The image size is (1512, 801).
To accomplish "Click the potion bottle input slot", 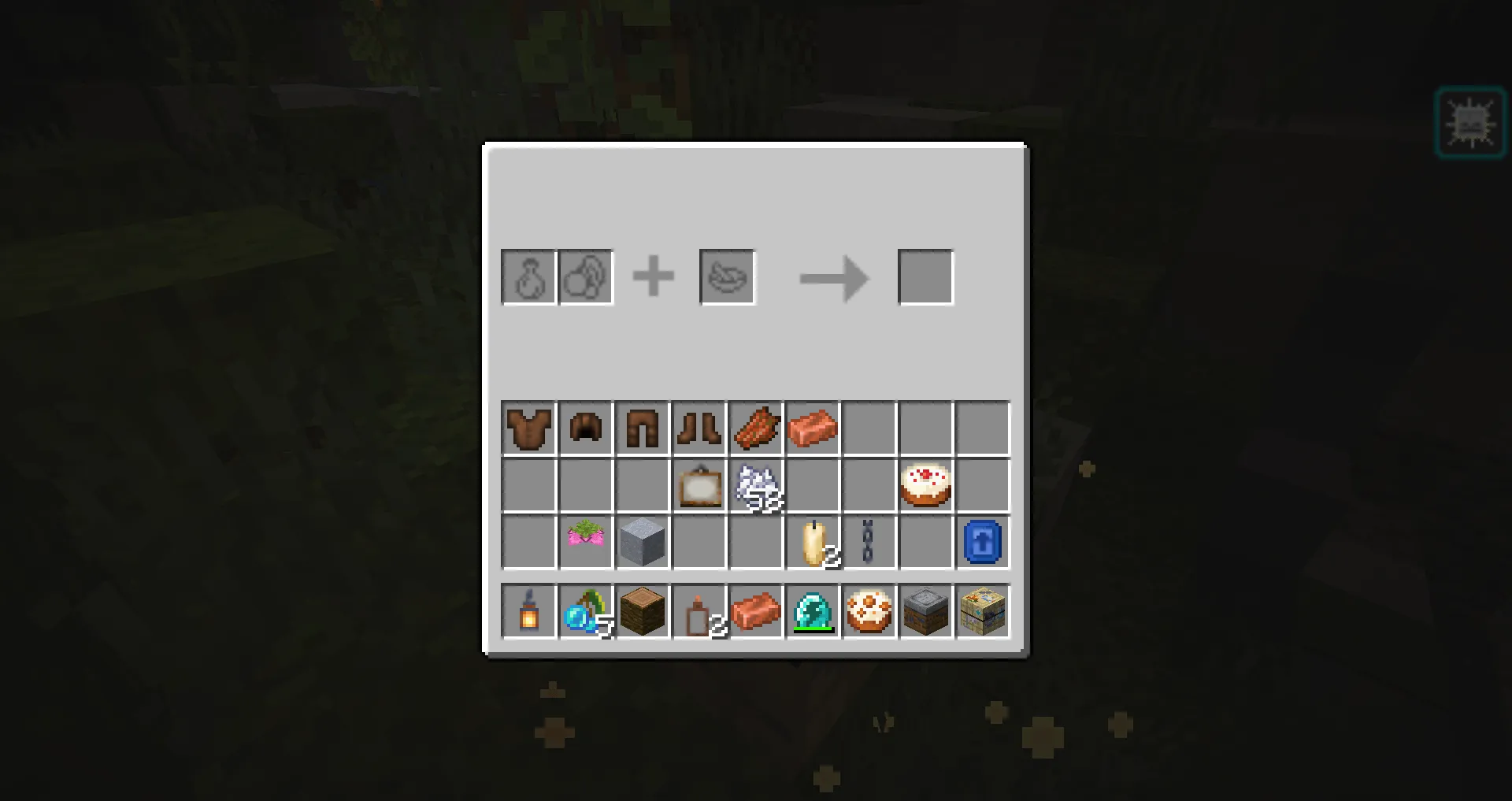I will click(x=528, y=276).
